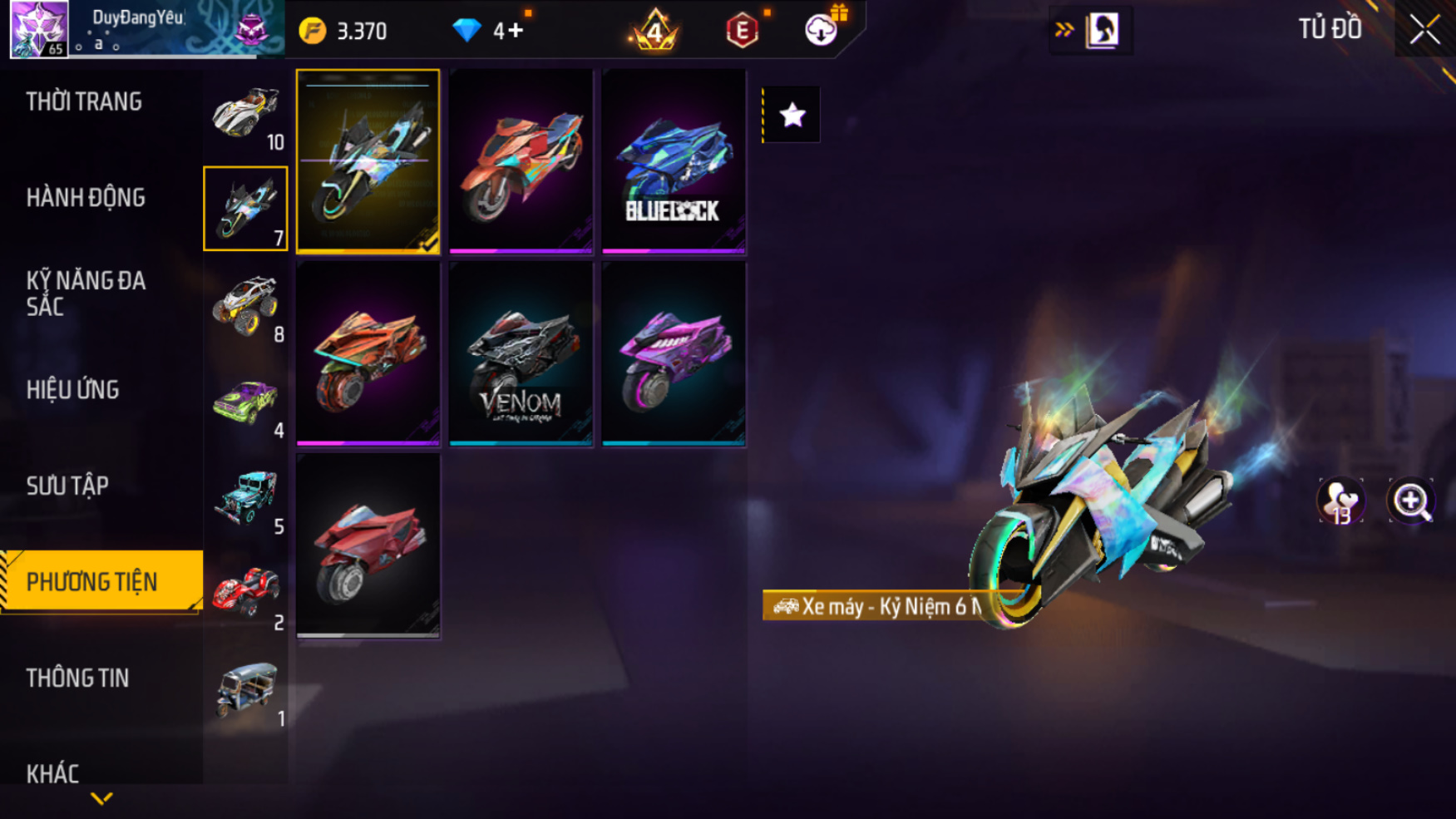Select the plain red motorcycle skin
The image size is (1456, 819).
[368, 545]
